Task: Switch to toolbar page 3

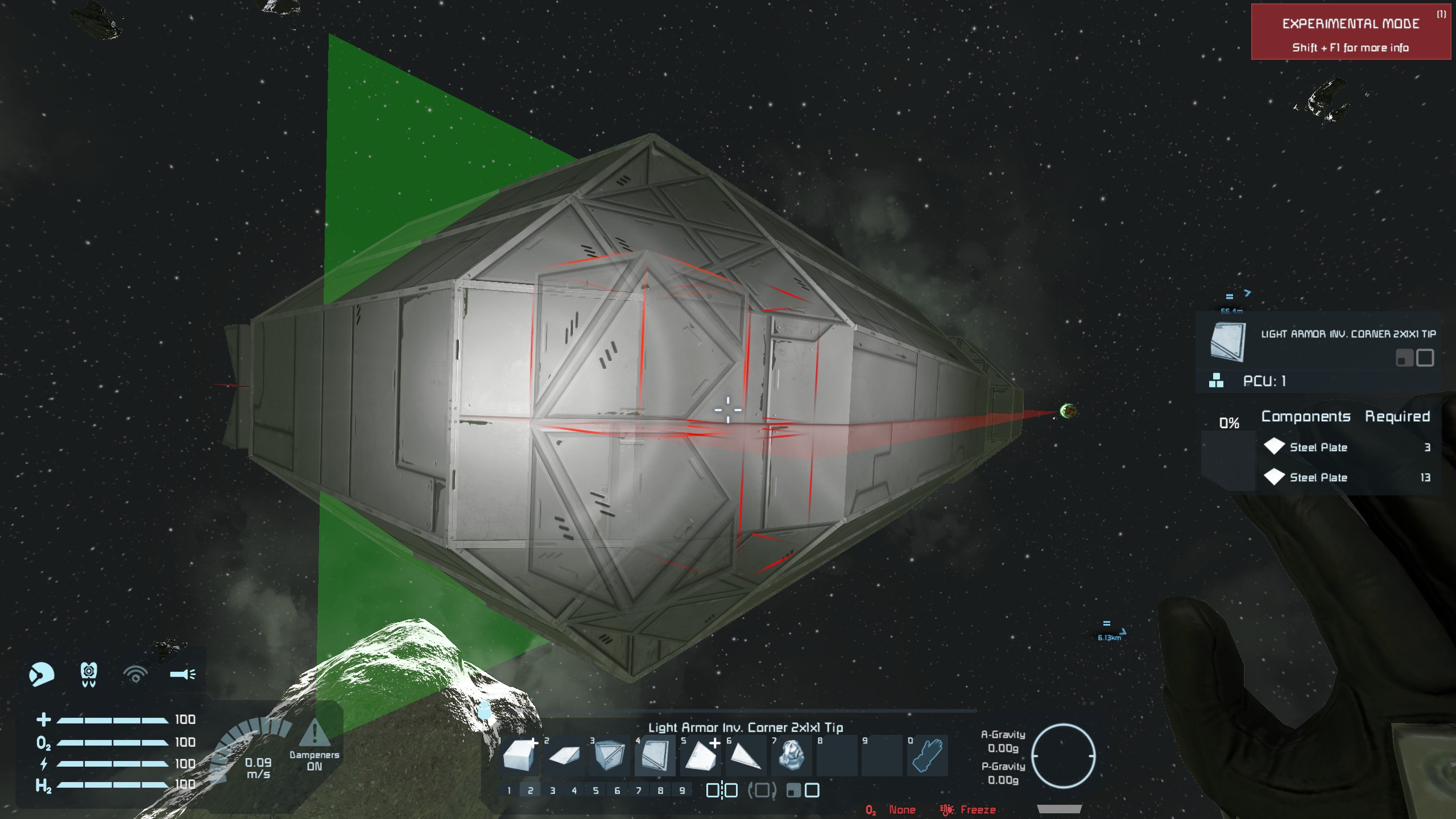Action: pyautogui.click(x=552, y=791)
